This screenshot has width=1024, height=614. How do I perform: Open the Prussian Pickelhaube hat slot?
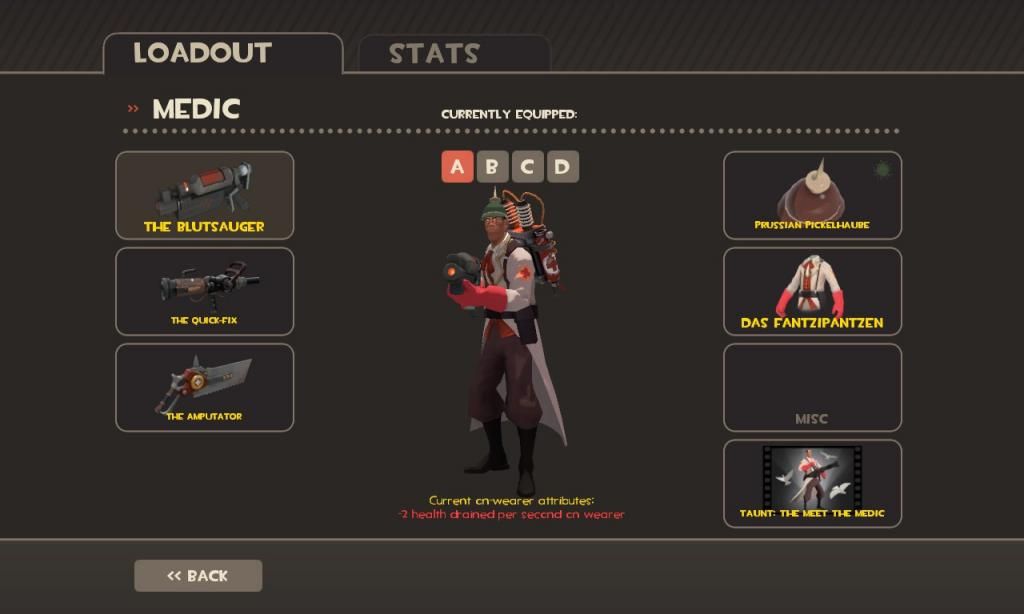(812, 196)
